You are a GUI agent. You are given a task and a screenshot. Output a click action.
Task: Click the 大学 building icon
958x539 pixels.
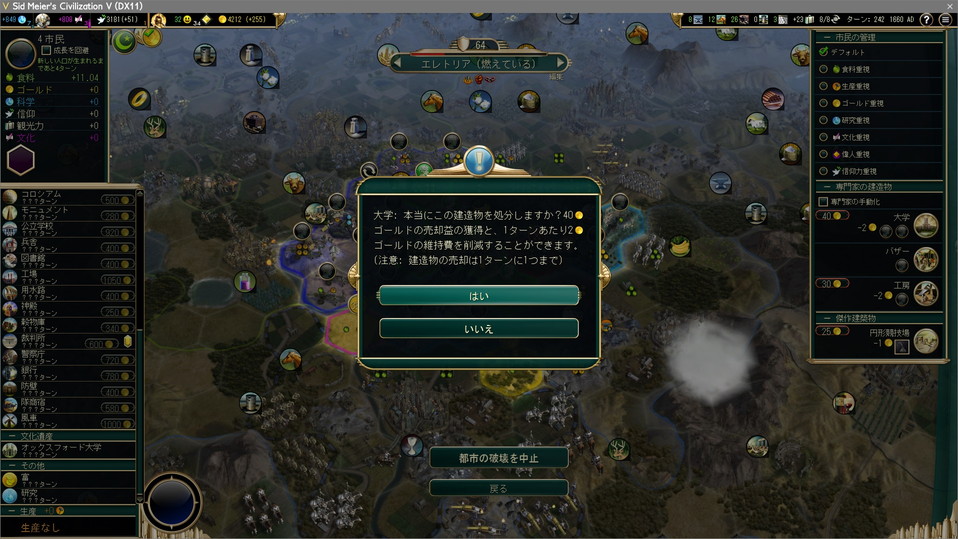click(926, 225)
